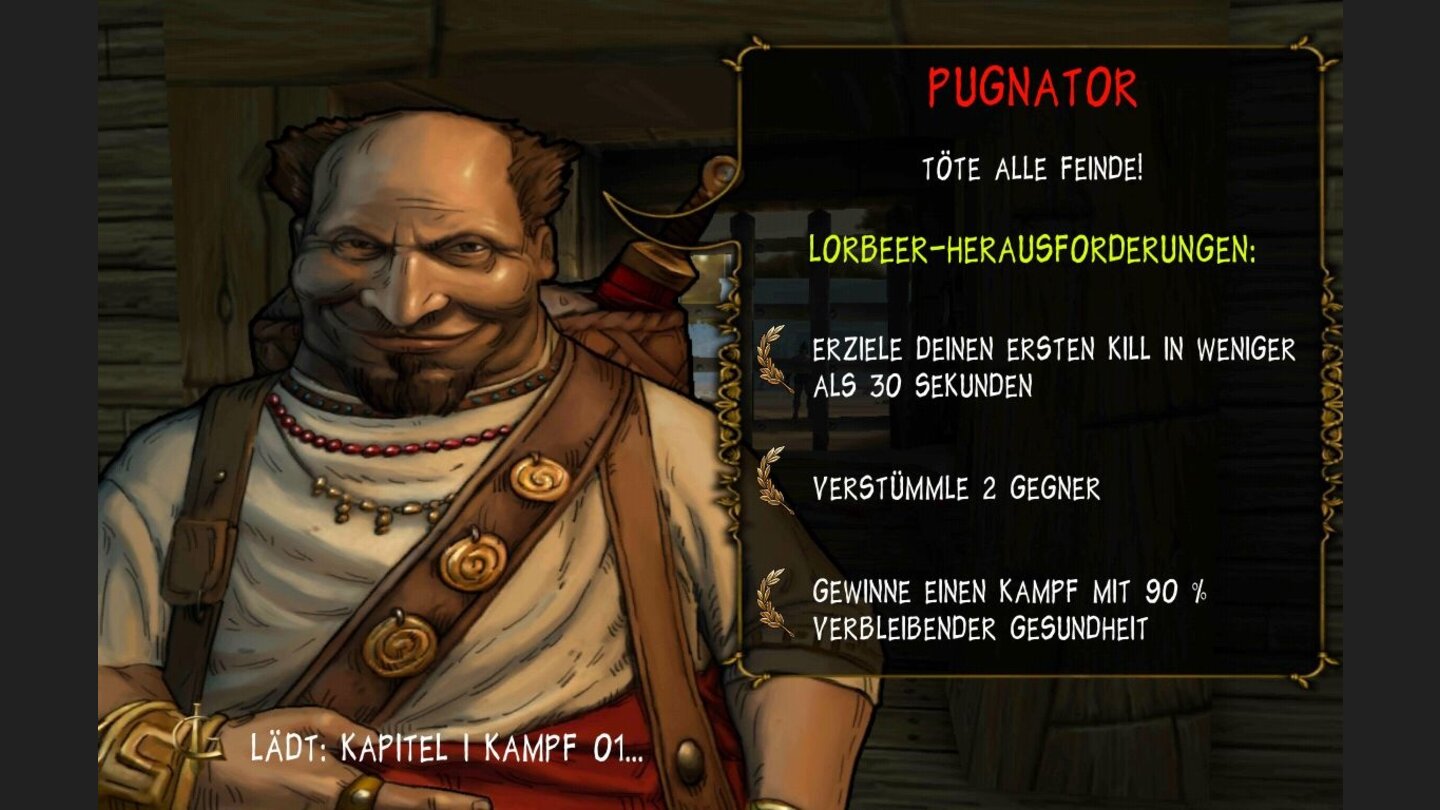
Task: Click the decorative corner flourish at the panel's top-left
Action: click(745, 55)
